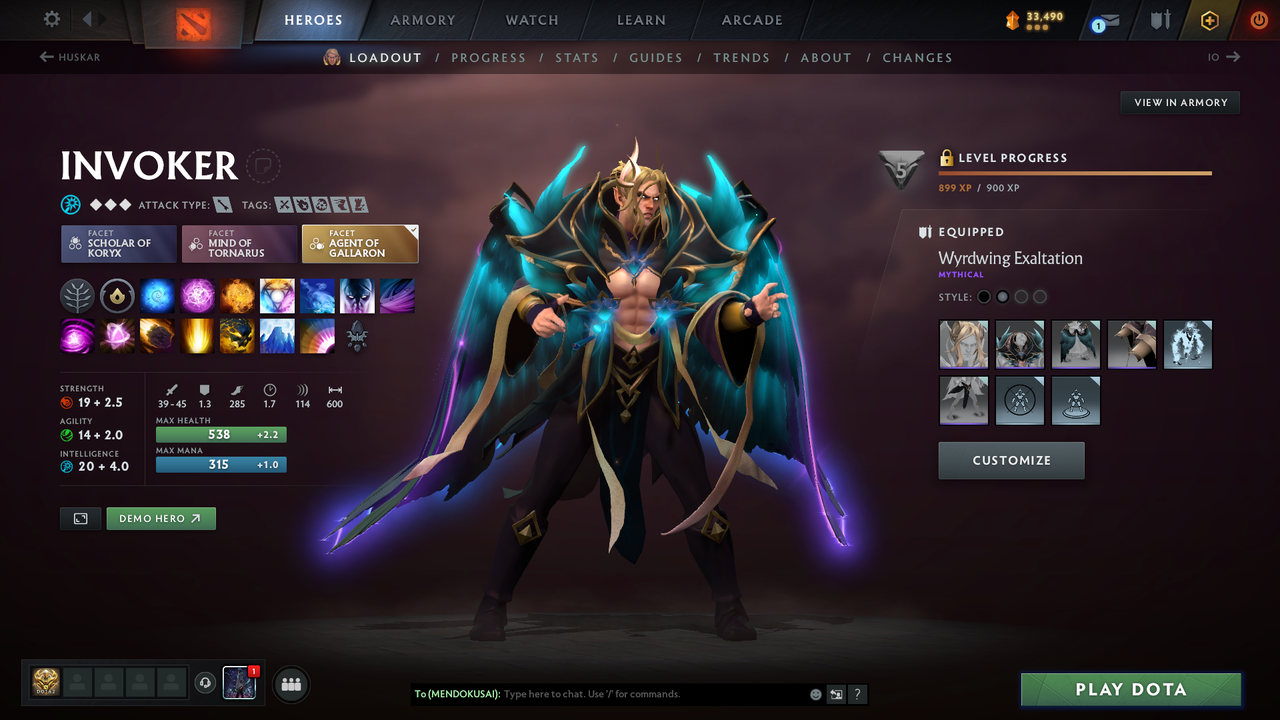Click the DEMO HERO button
This screenshot has height=720, width=1280.
[161, 518]
